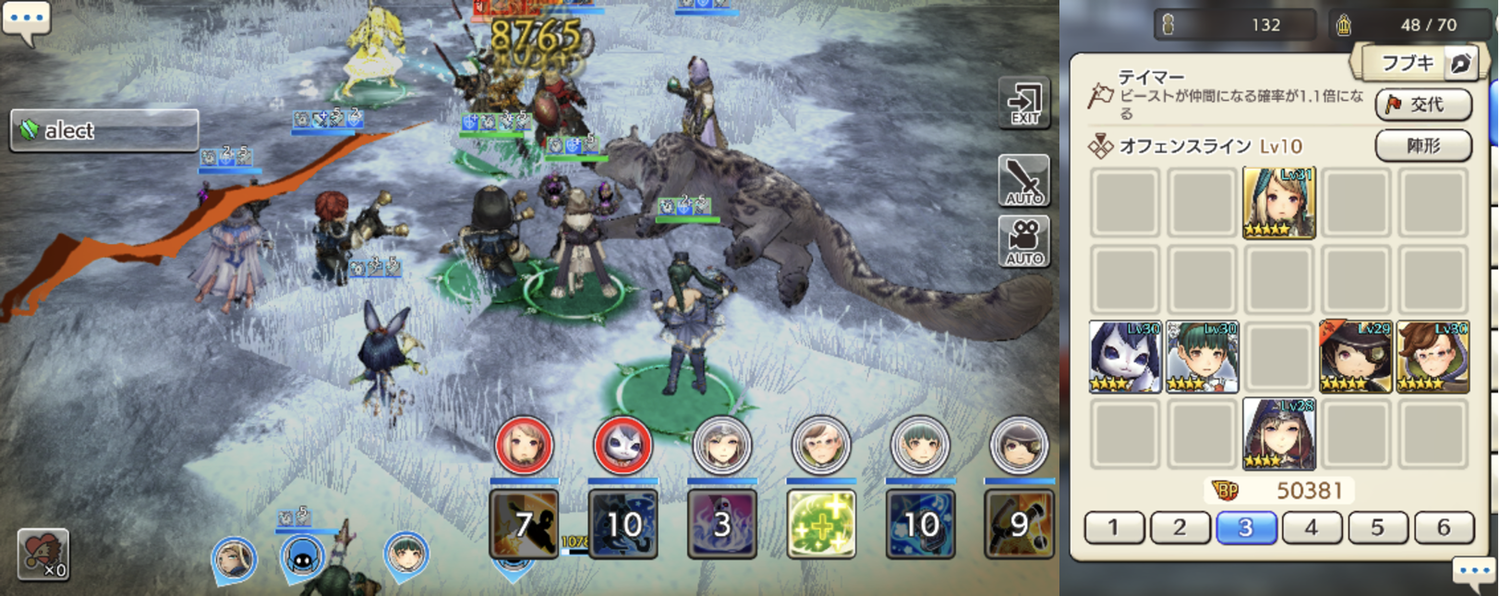Choose the Lv29 eyepatch unit in the formation
The image size is (1500, 596).
tap(1356, 357)
